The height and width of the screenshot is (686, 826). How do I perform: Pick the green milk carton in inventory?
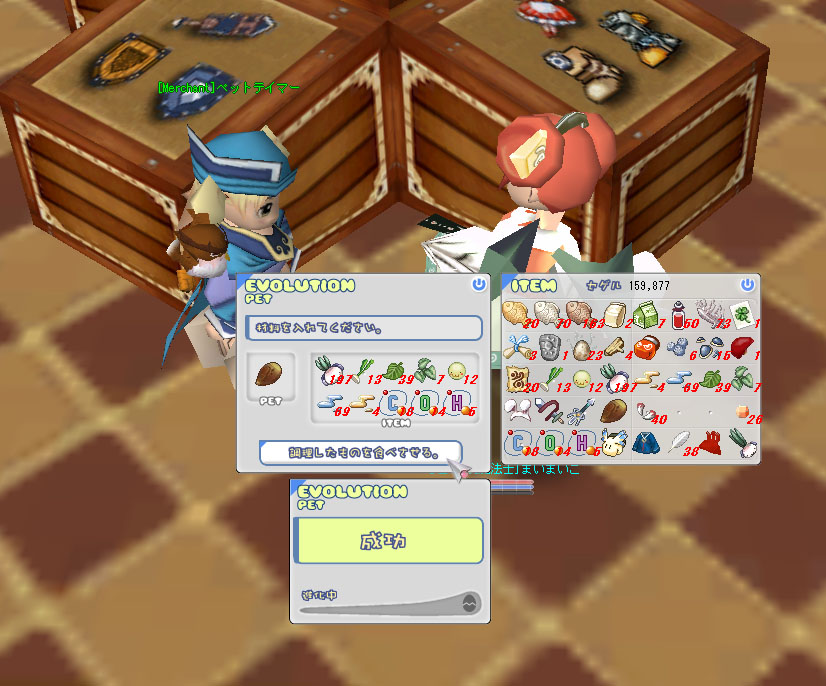[x=644, y=315]
